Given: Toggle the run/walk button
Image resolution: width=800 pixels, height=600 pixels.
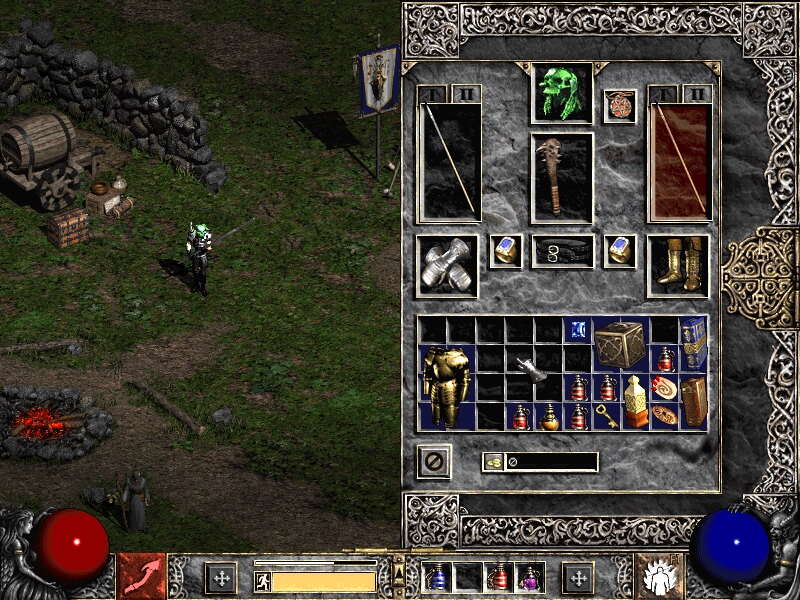Looking at the screenshot, I should (263, 580).
